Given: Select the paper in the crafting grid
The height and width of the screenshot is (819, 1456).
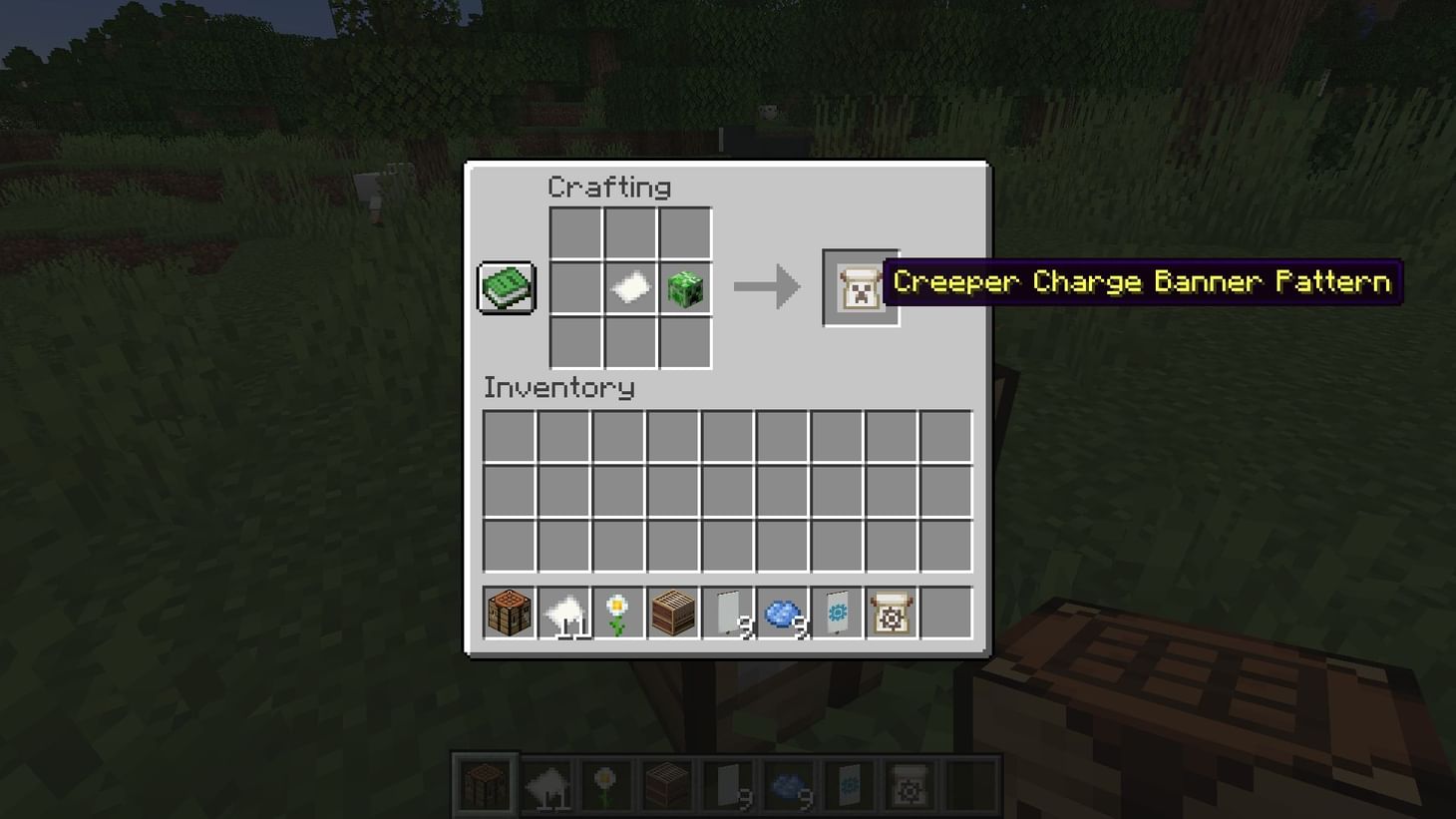Looking at the screenshot, I should [630, 287].
